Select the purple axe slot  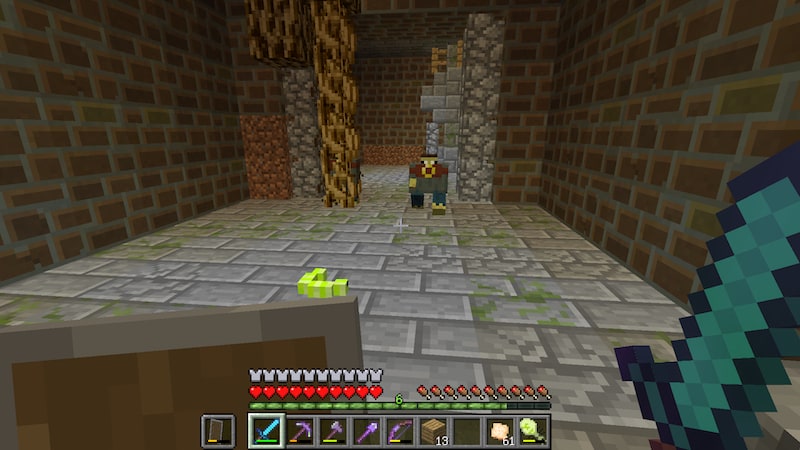coord(332,431)
